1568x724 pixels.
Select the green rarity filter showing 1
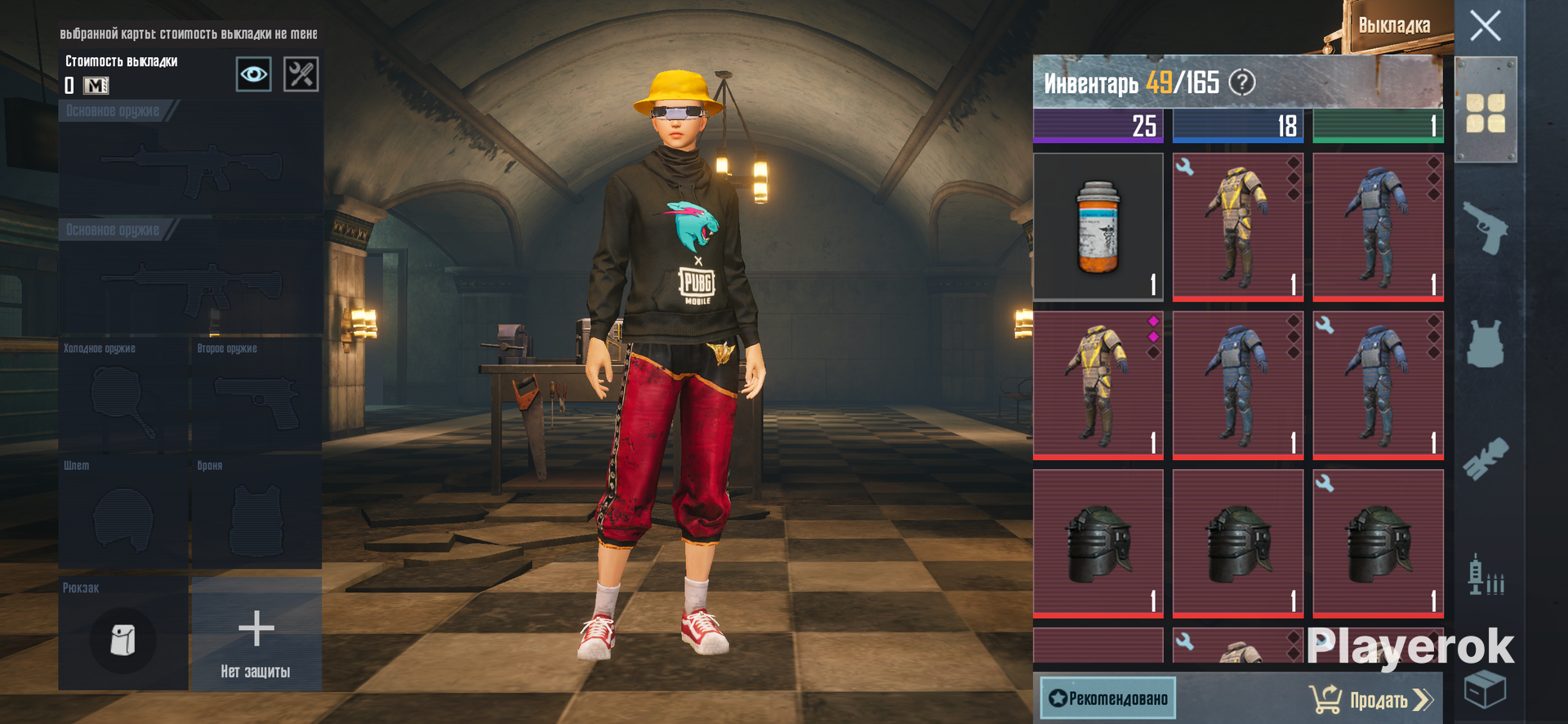tap(1377, 126)
